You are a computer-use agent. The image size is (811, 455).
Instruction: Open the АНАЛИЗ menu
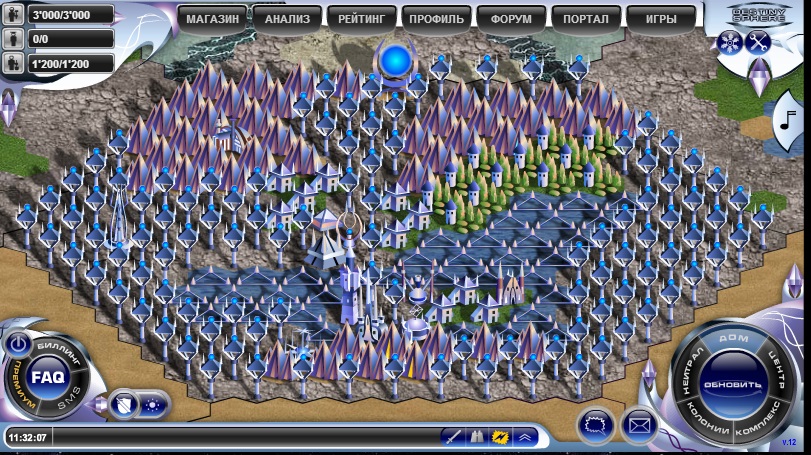coord(287,18)
